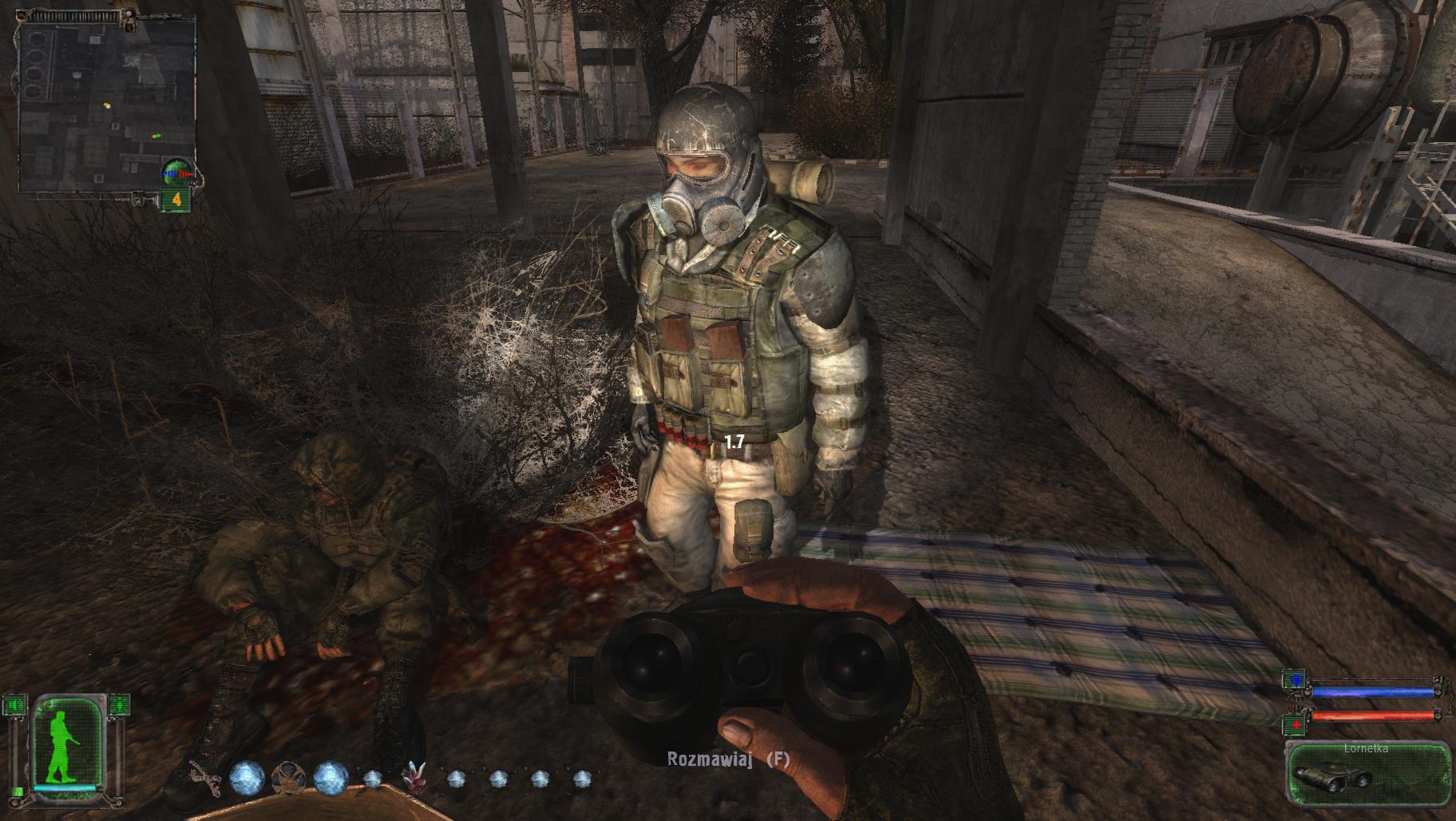
Task: Click the noise level speaker icon
Action: 14,705
